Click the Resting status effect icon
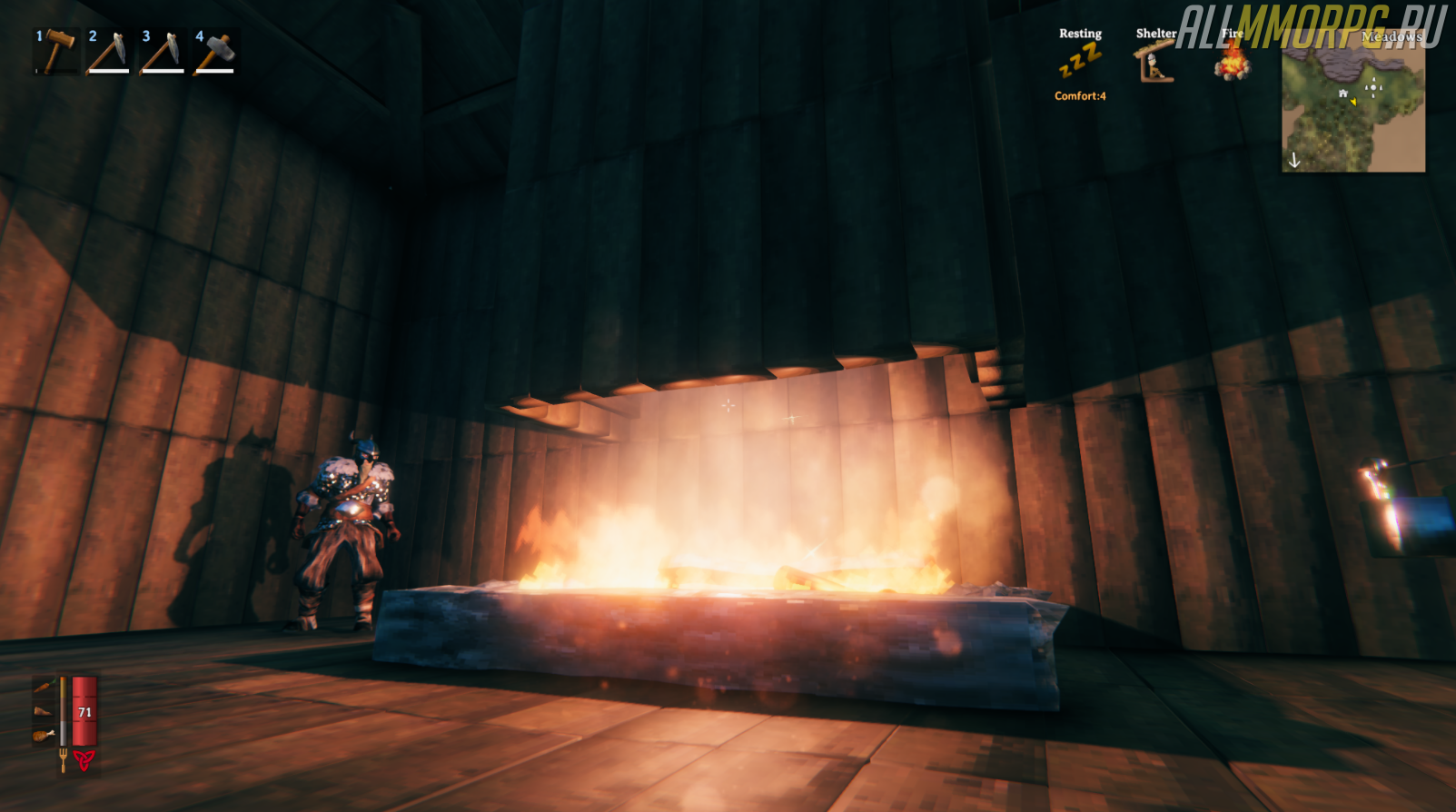The image size is (1456, 812). (1080, 62)
